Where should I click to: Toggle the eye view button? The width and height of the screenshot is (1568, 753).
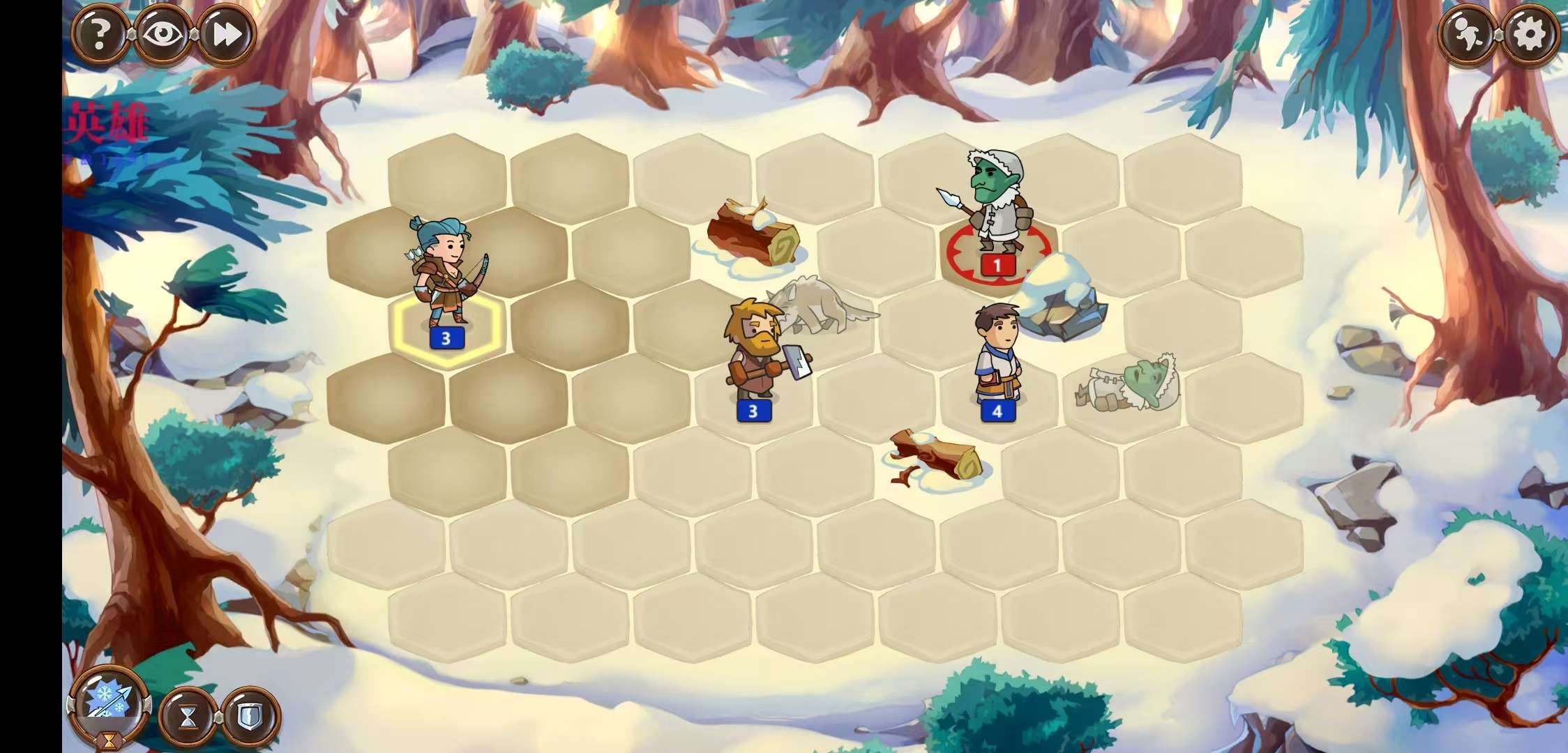163,33
